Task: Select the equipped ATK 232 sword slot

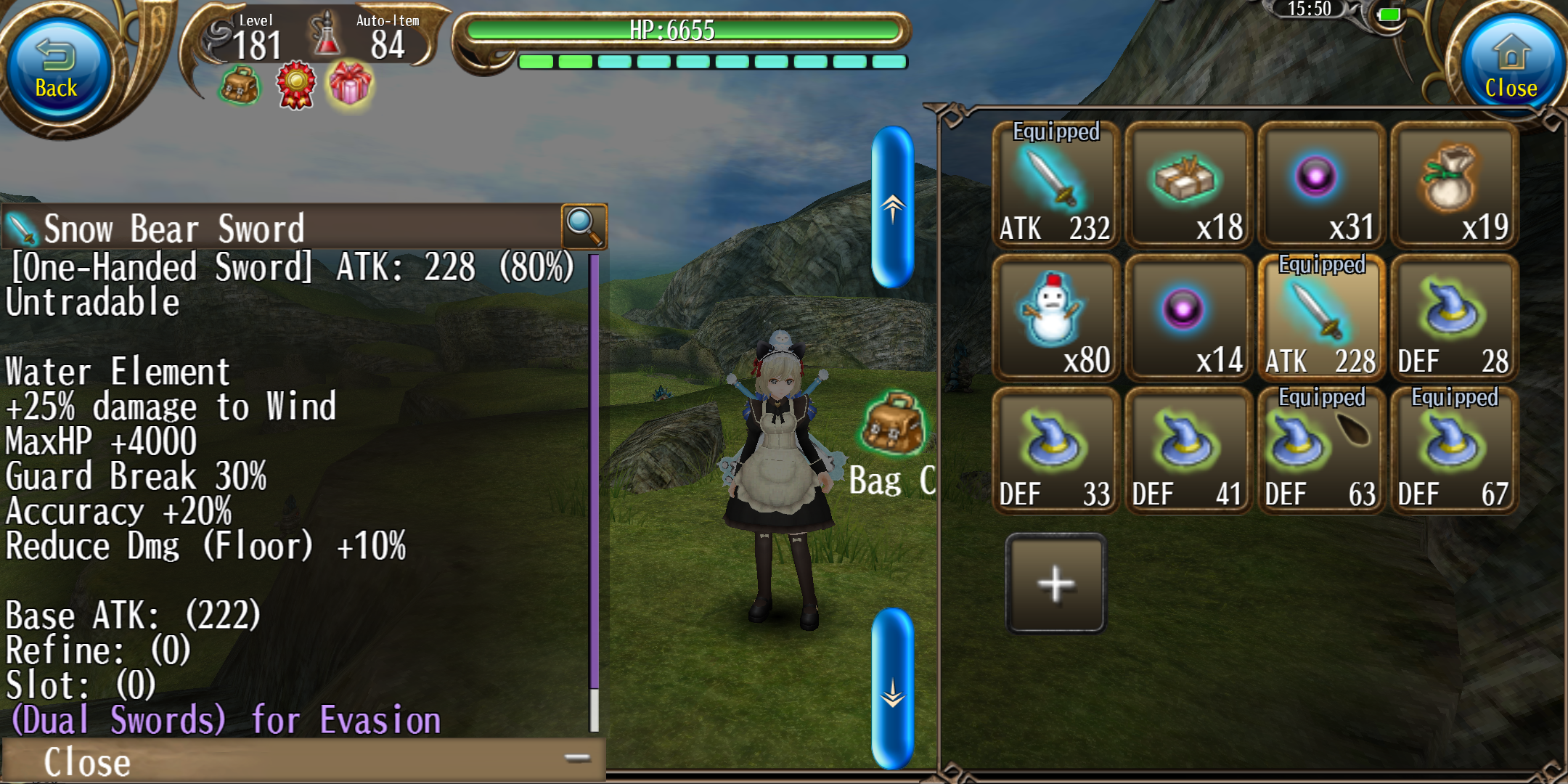Action: [1055, 186]
